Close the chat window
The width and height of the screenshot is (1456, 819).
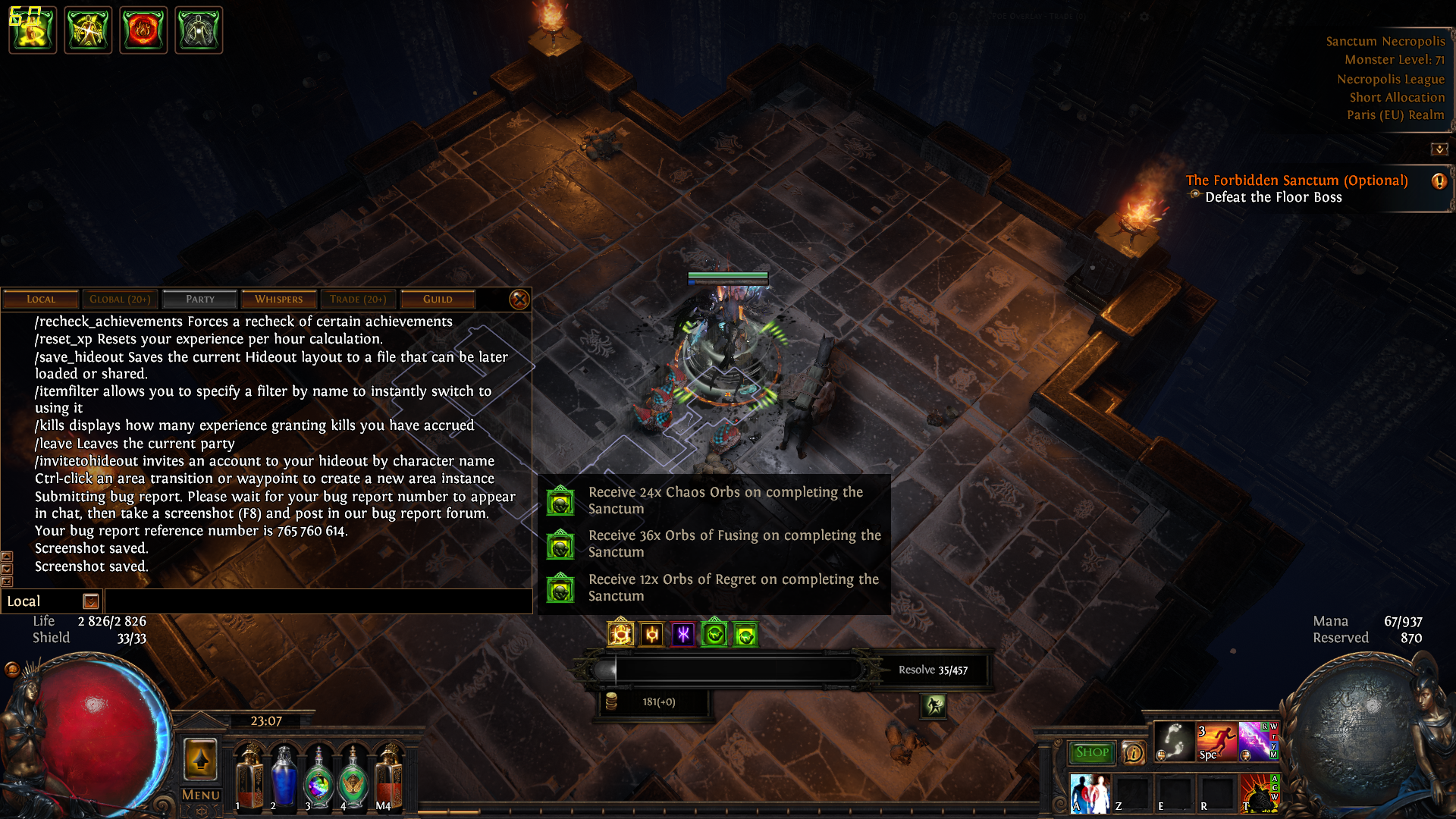519,300
